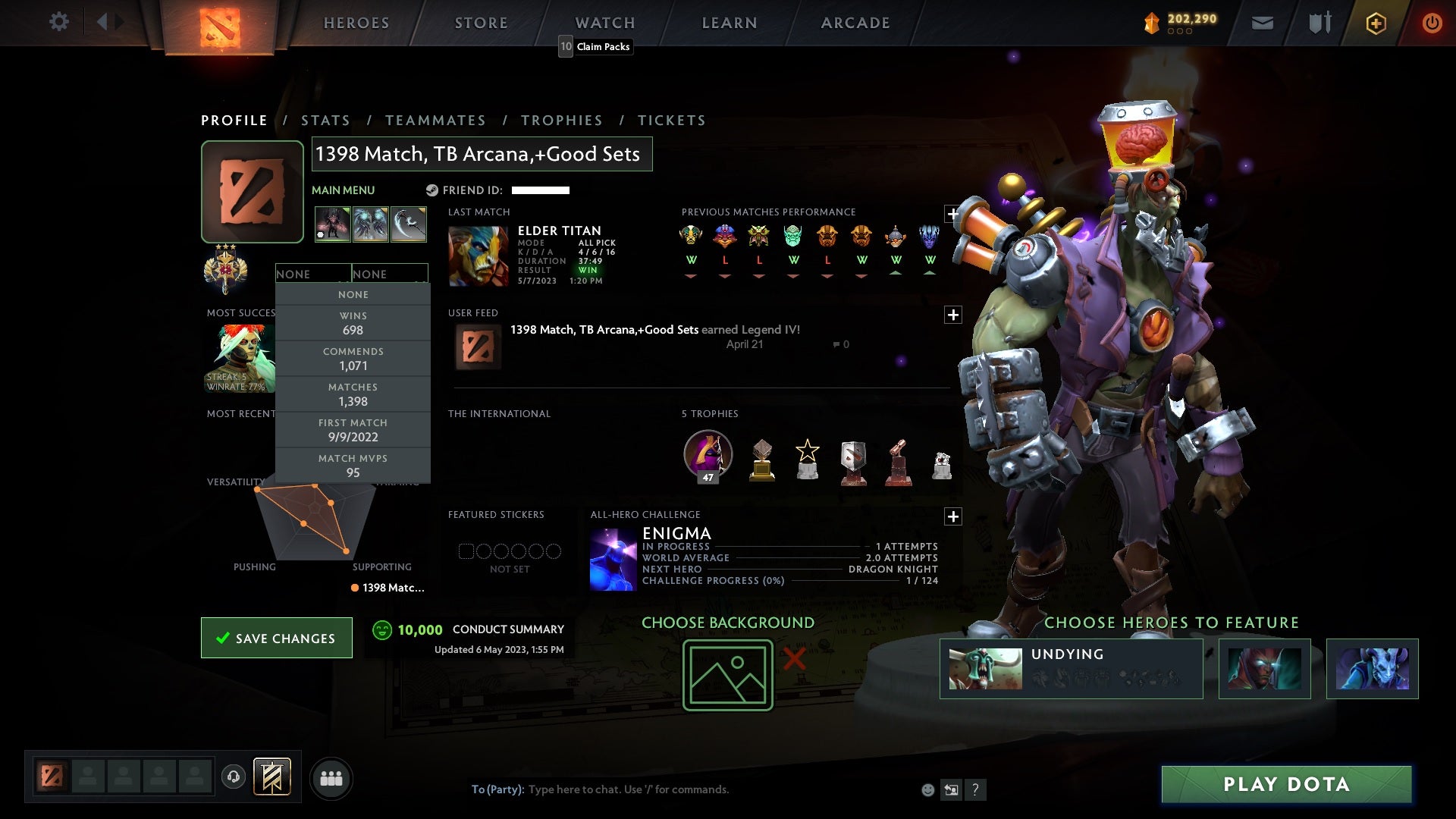The width and height of the screenshot is (1456, 819).
Task: Open the settings gear menu
Action: click(x=59, y=22)
